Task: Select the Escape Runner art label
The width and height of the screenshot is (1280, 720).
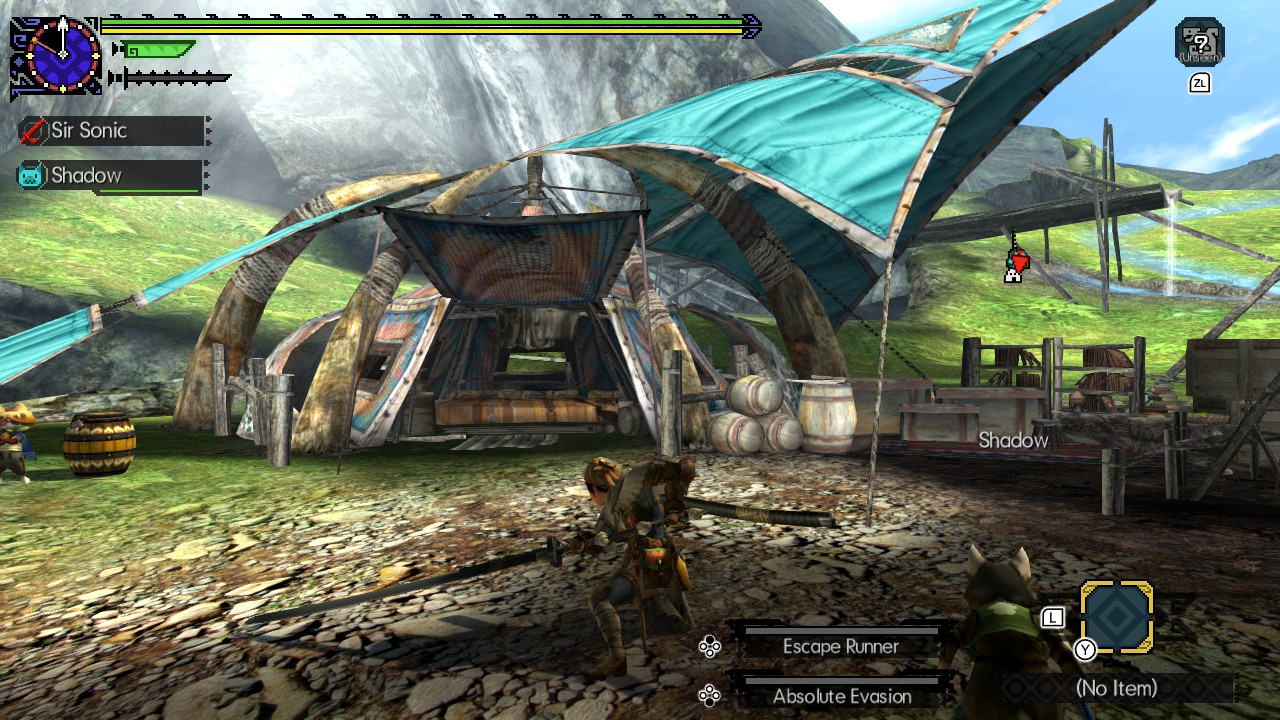Action: [x=842, y=647]
